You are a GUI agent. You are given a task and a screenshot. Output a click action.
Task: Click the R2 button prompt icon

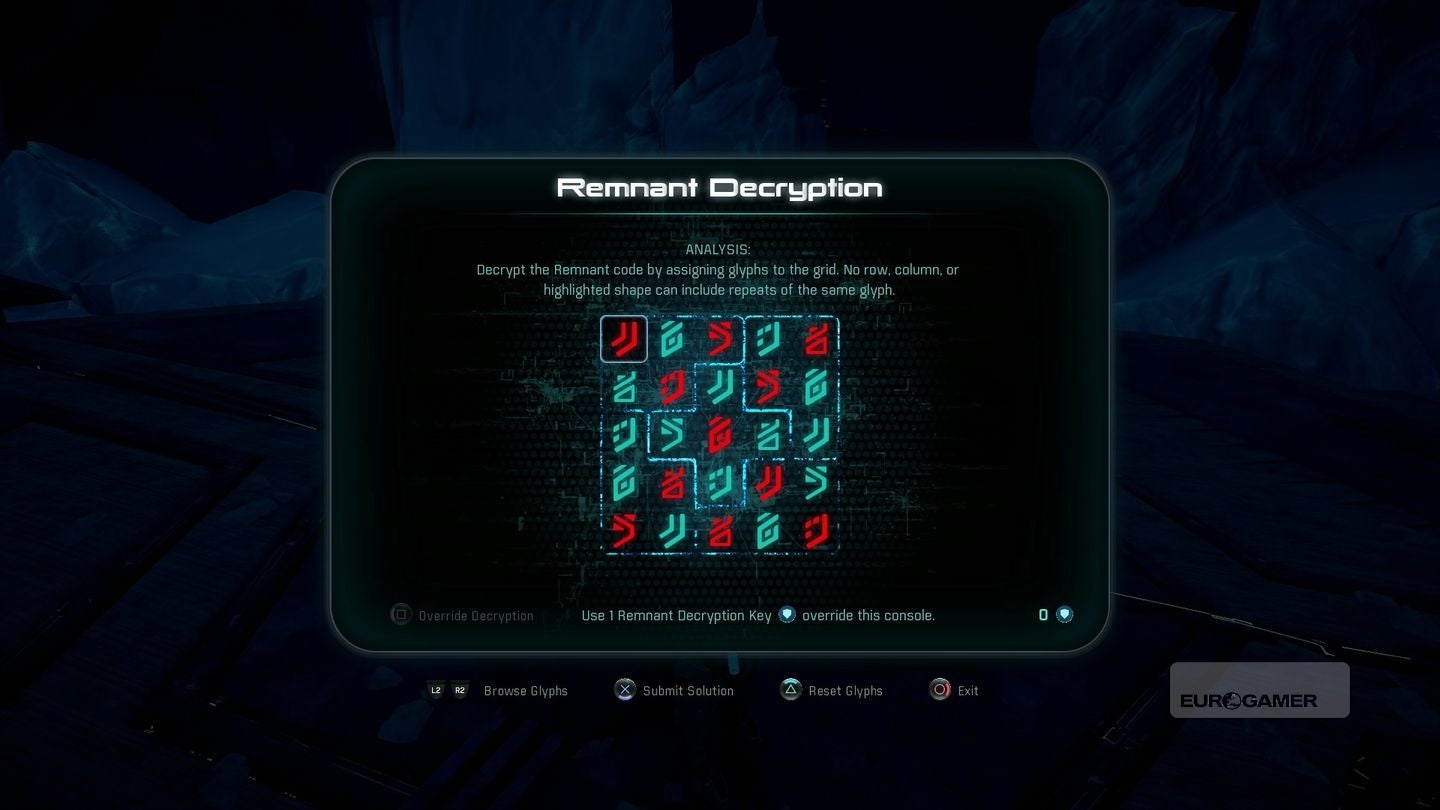(x=460, y=690)
